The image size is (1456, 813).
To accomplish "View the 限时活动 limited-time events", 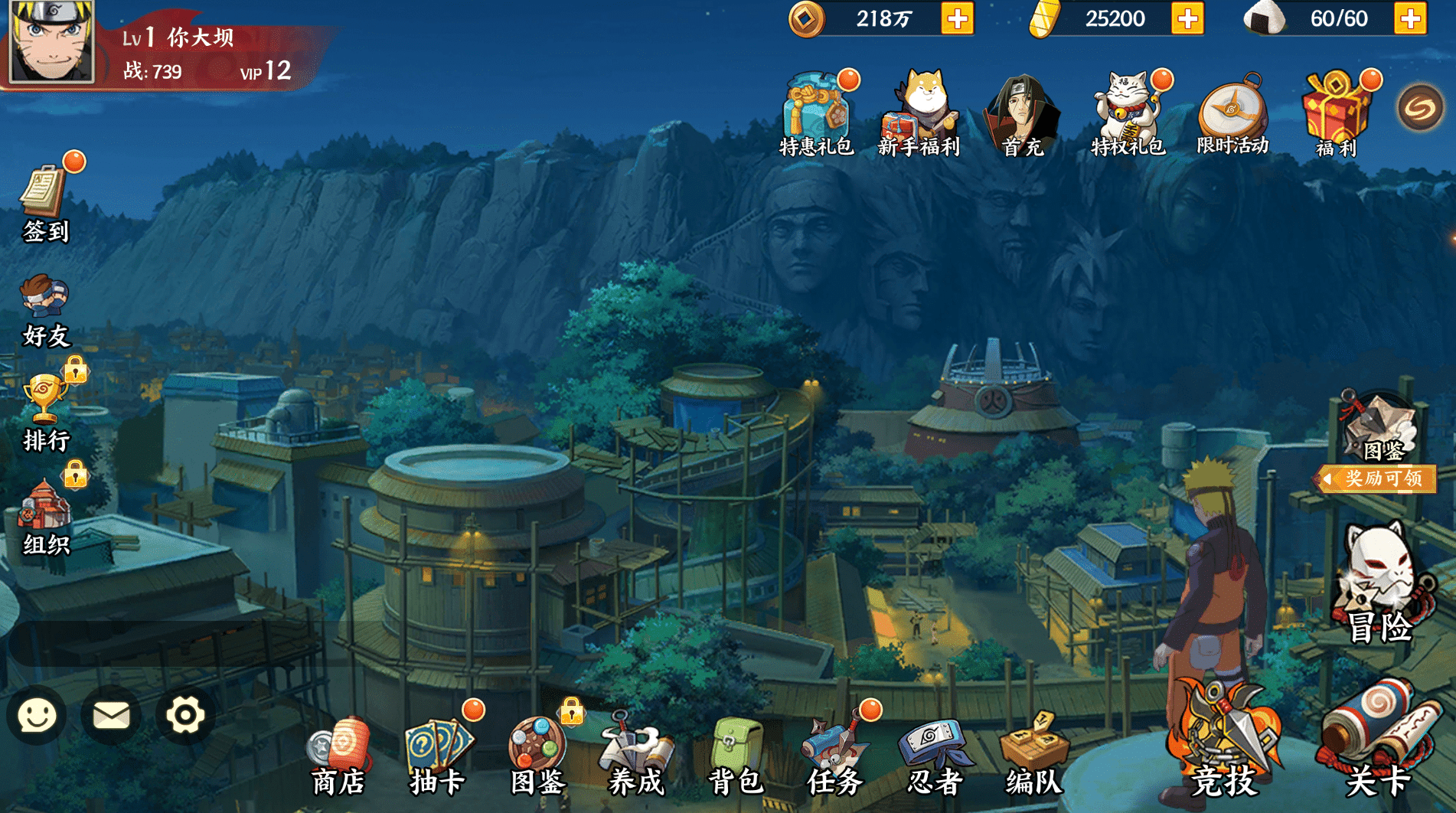I will [x=1232, y=115].
